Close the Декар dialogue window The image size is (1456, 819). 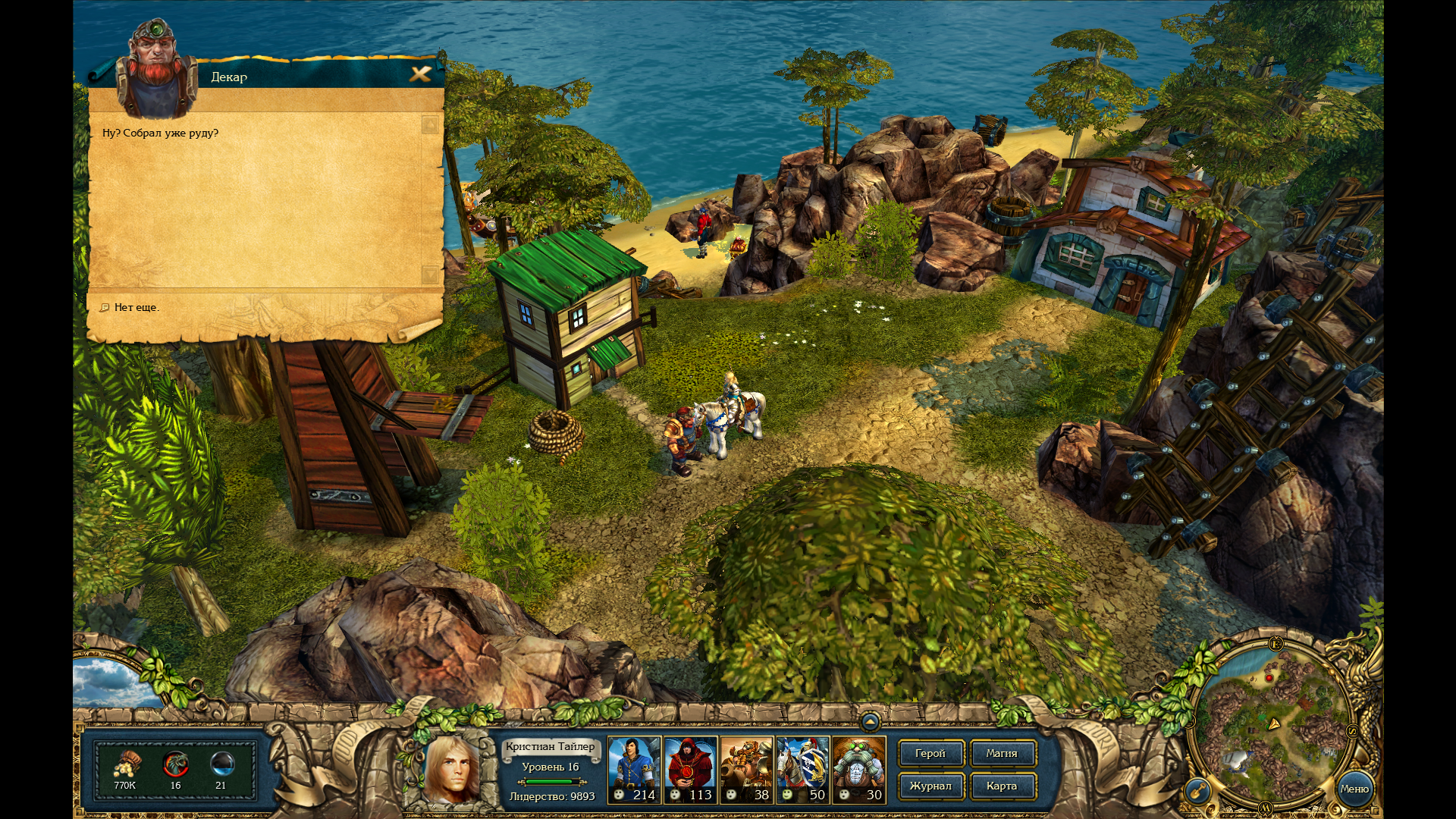(420, 74)
